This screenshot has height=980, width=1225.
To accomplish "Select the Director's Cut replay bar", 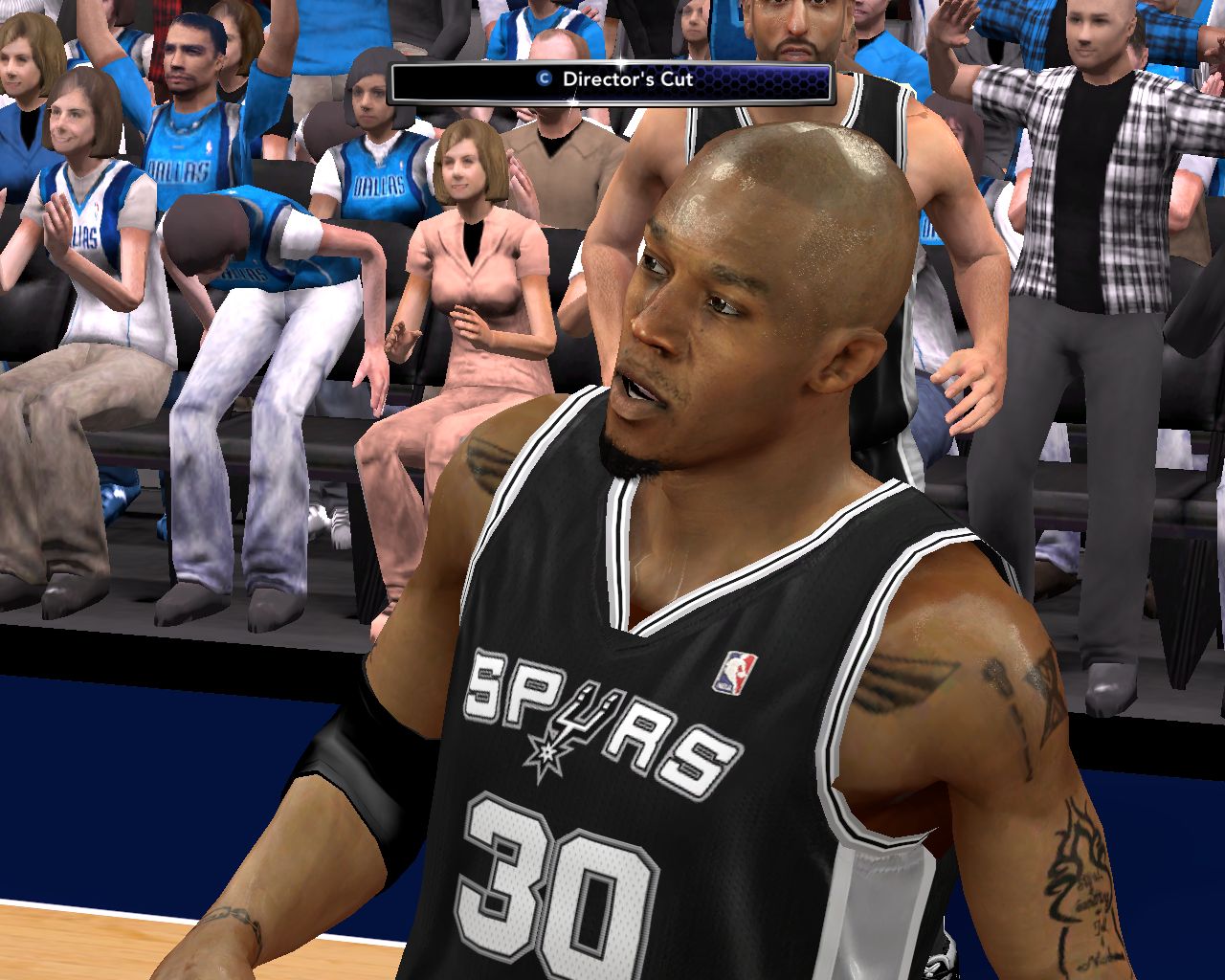I will pyautogui.click(x=612, y=81).
